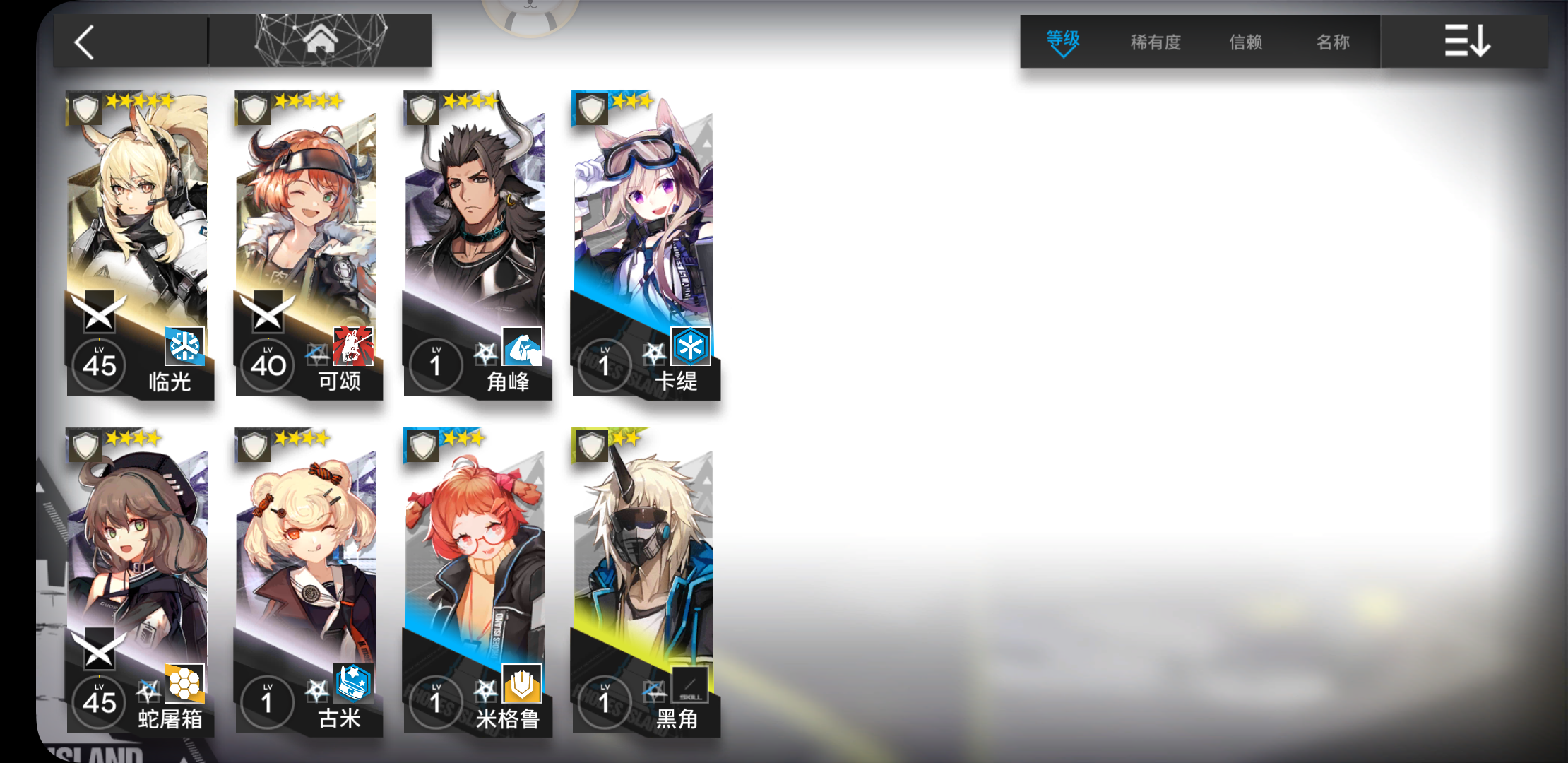The height and width of the screenshot is (763, 1568).
Task: Select the 米格鲁 operator card
Action: pos(475,581)
